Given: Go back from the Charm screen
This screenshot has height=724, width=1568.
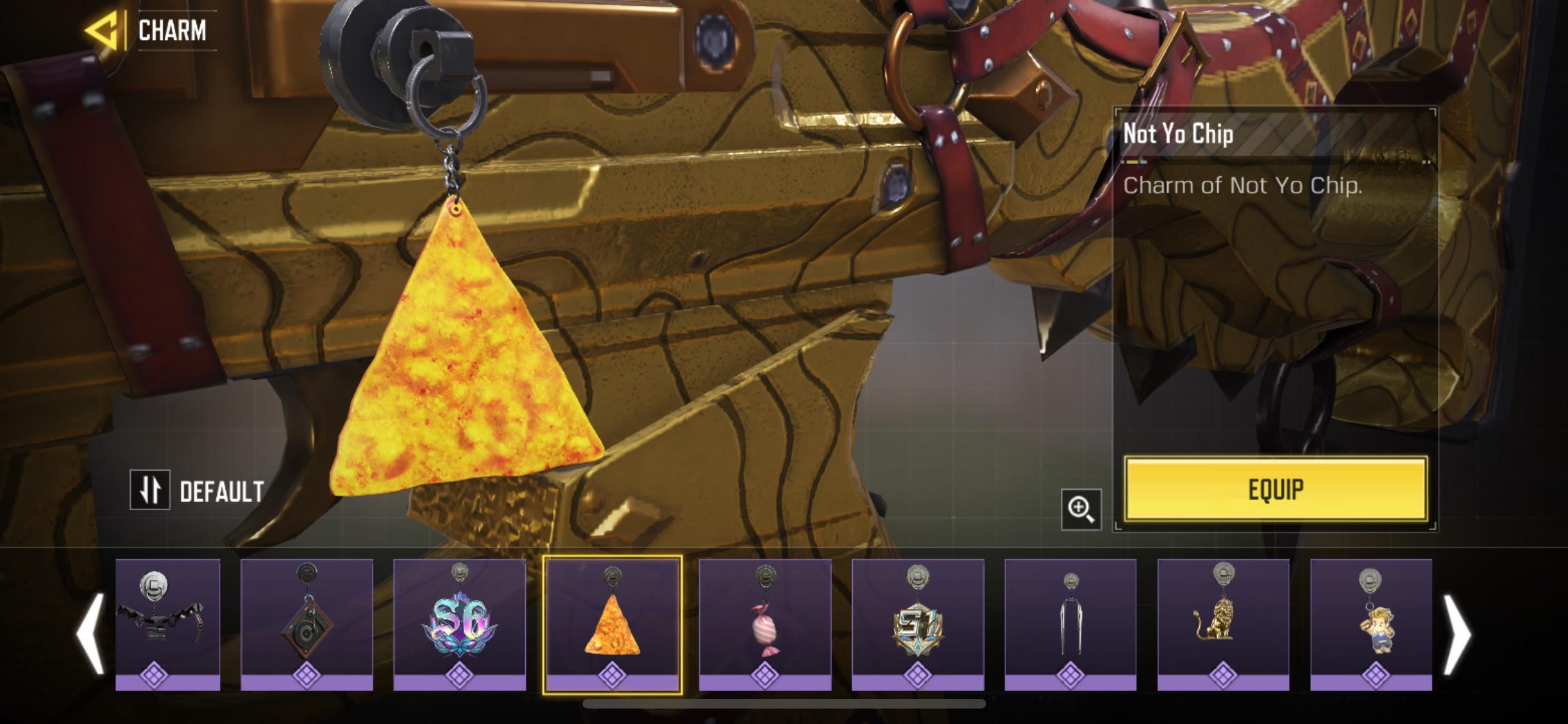Looking at the screenshot, I should [103, 30].
